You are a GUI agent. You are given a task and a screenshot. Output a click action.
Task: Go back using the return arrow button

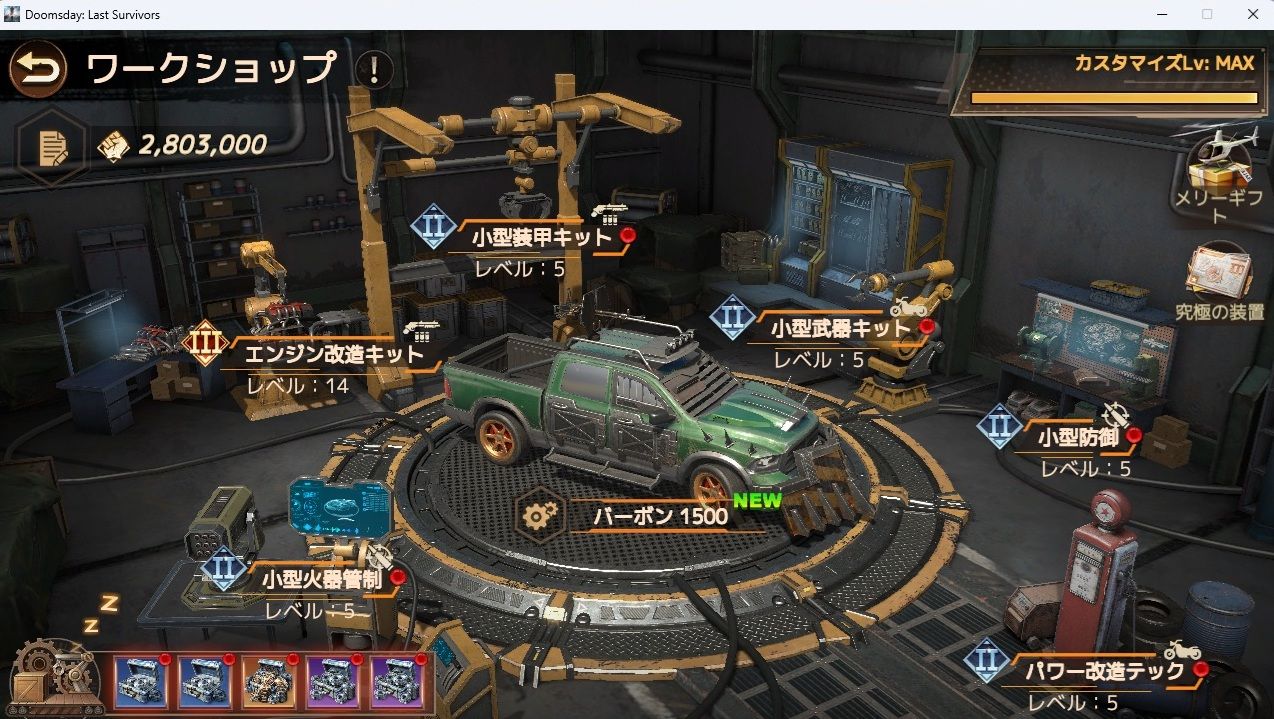click(38, 69)
